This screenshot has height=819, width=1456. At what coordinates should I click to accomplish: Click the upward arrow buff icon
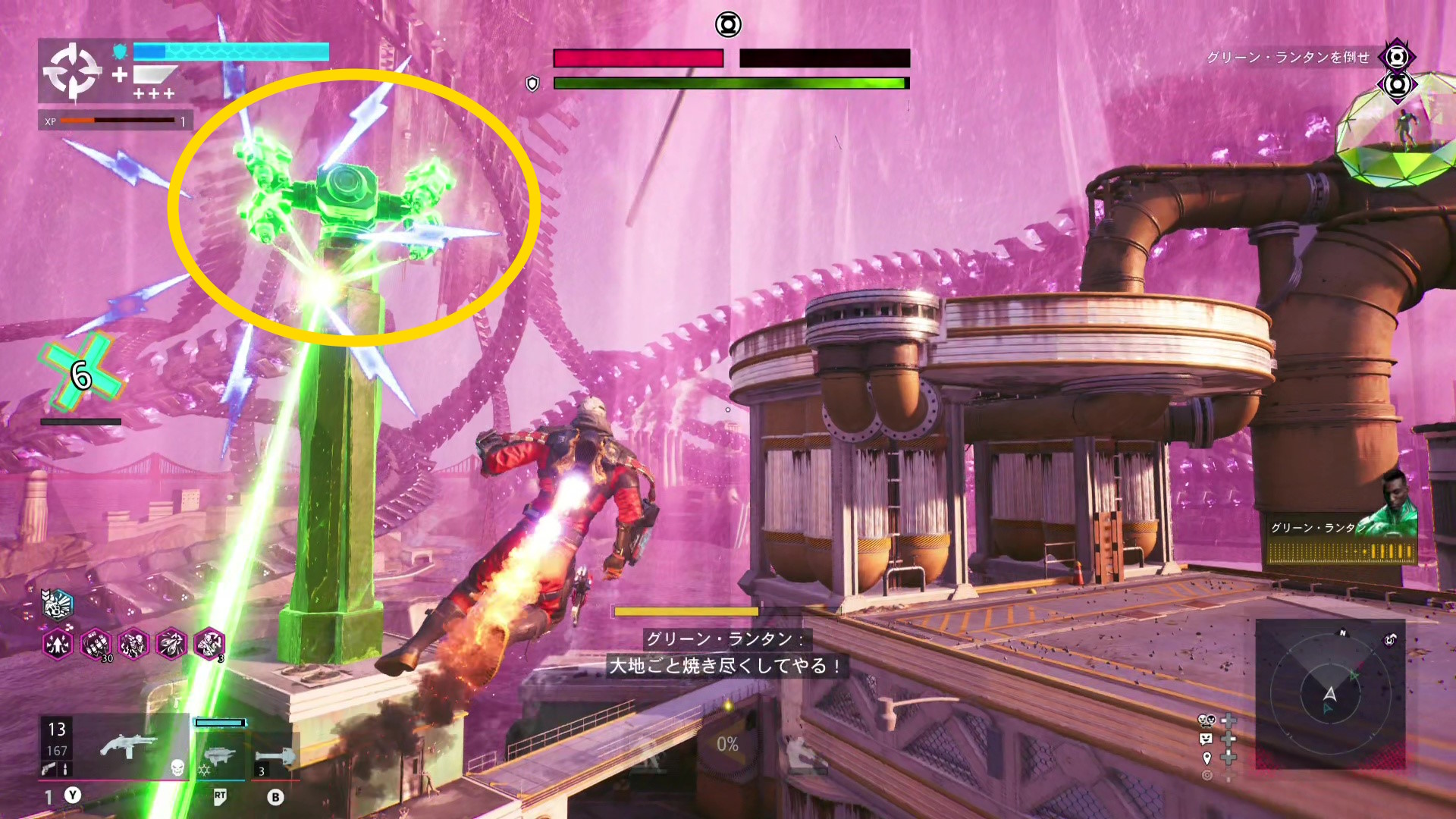58,645
